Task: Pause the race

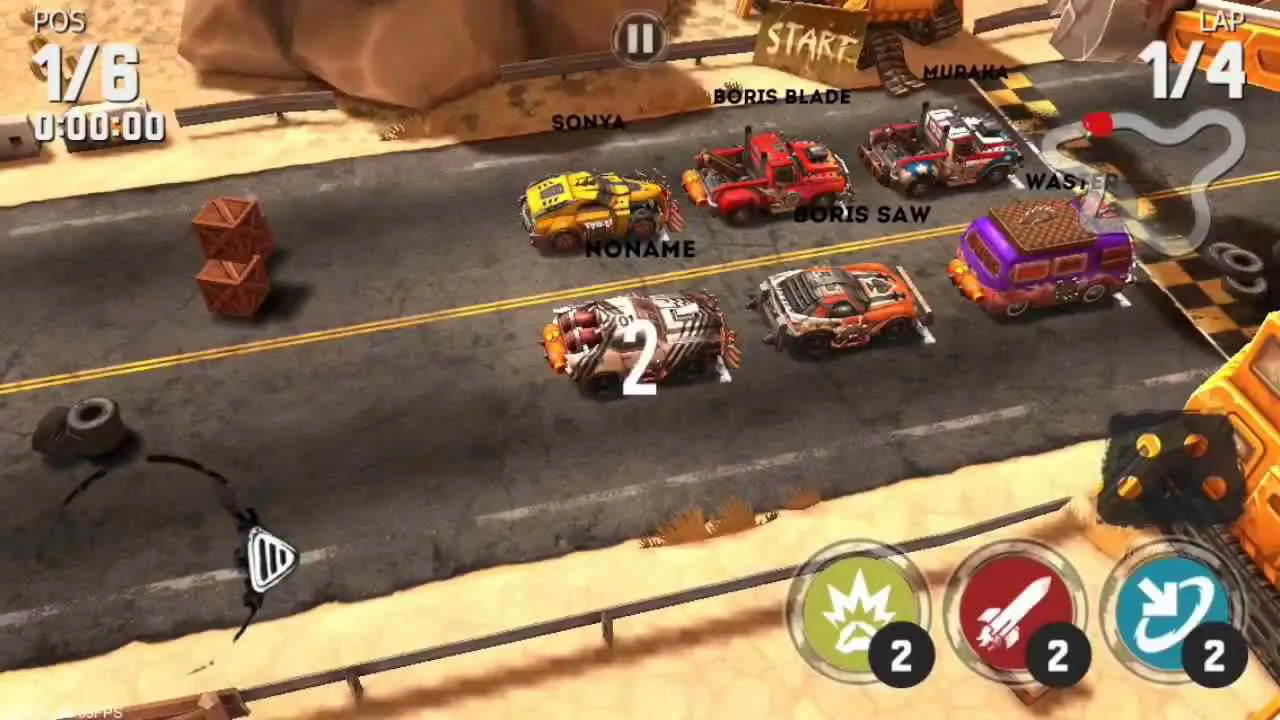Action: pyautogui.click(x=639, y=38)
